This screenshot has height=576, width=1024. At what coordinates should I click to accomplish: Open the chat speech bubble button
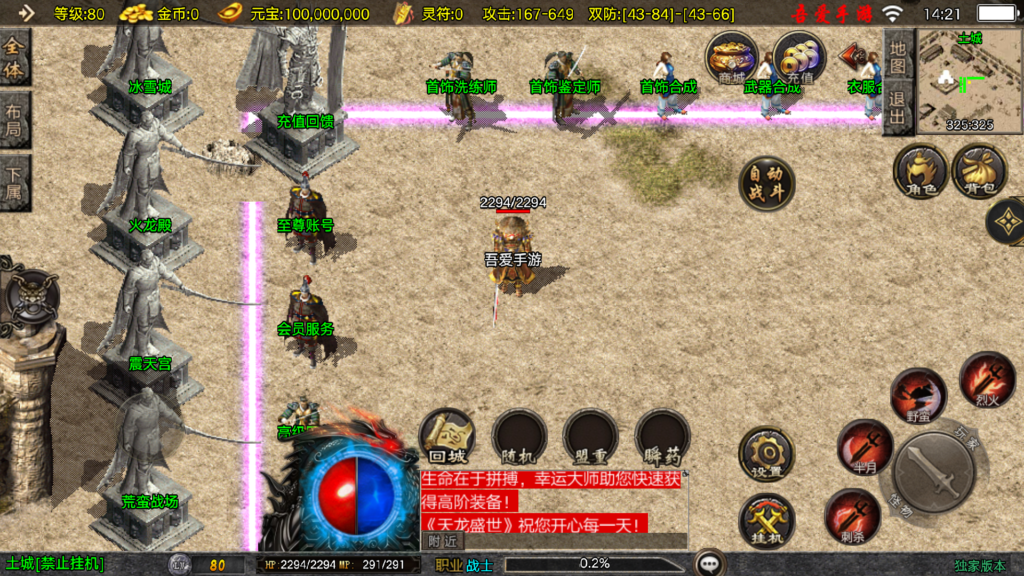[x=711, y=564]
